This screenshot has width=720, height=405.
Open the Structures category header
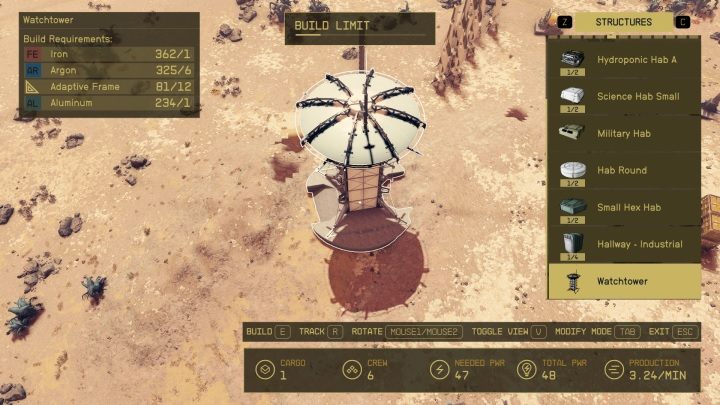pyautogui.click(x=623, y=22)
